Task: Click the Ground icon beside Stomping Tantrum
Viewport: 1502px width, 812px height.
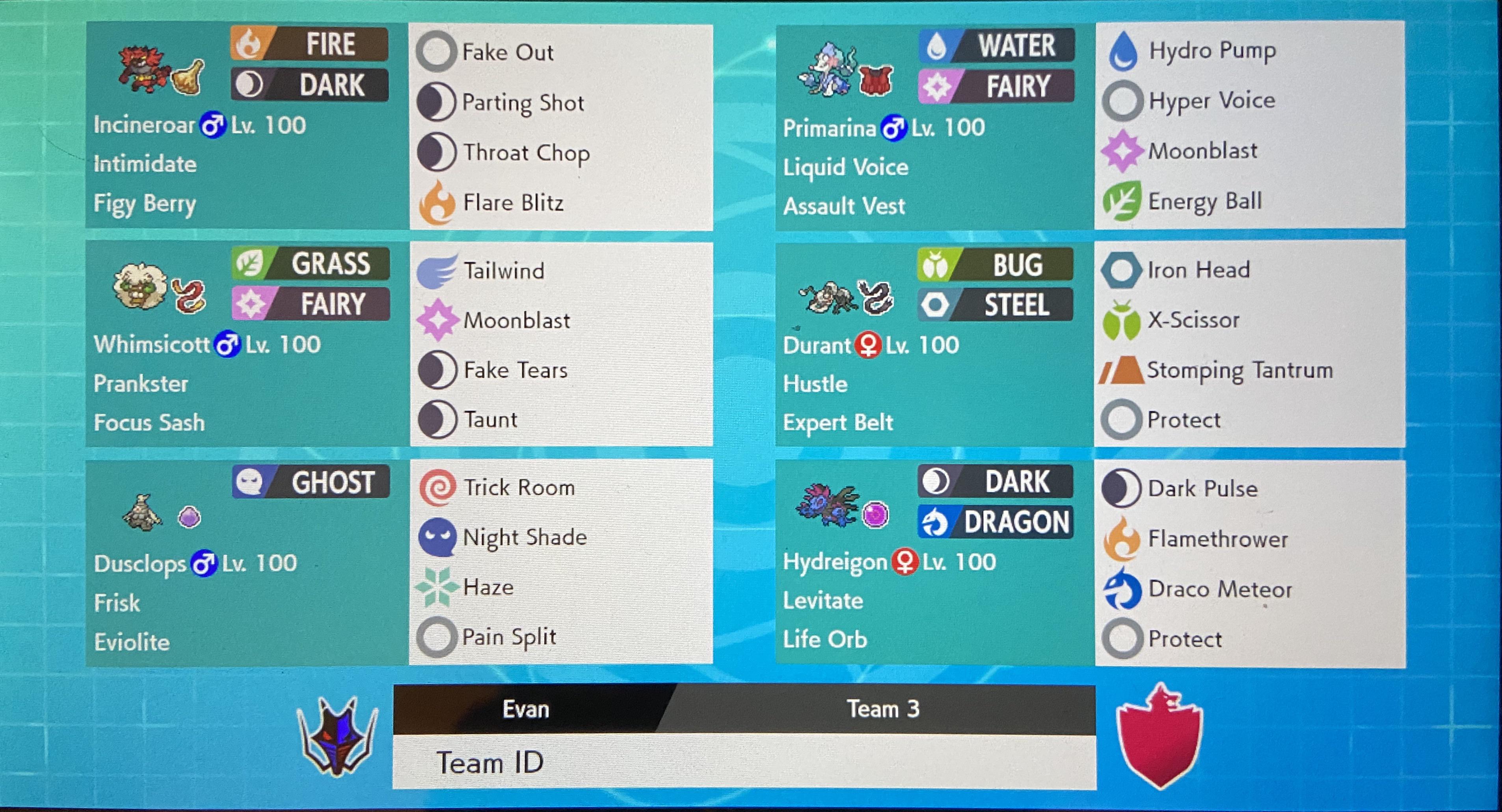Action: click(x=1123, y=370)
